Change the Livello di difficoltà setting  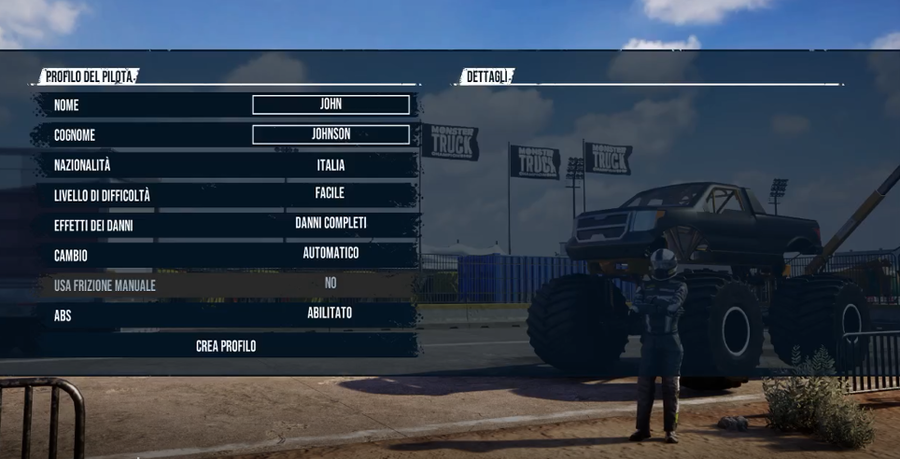pyautogui.click(x=228, y=194)
